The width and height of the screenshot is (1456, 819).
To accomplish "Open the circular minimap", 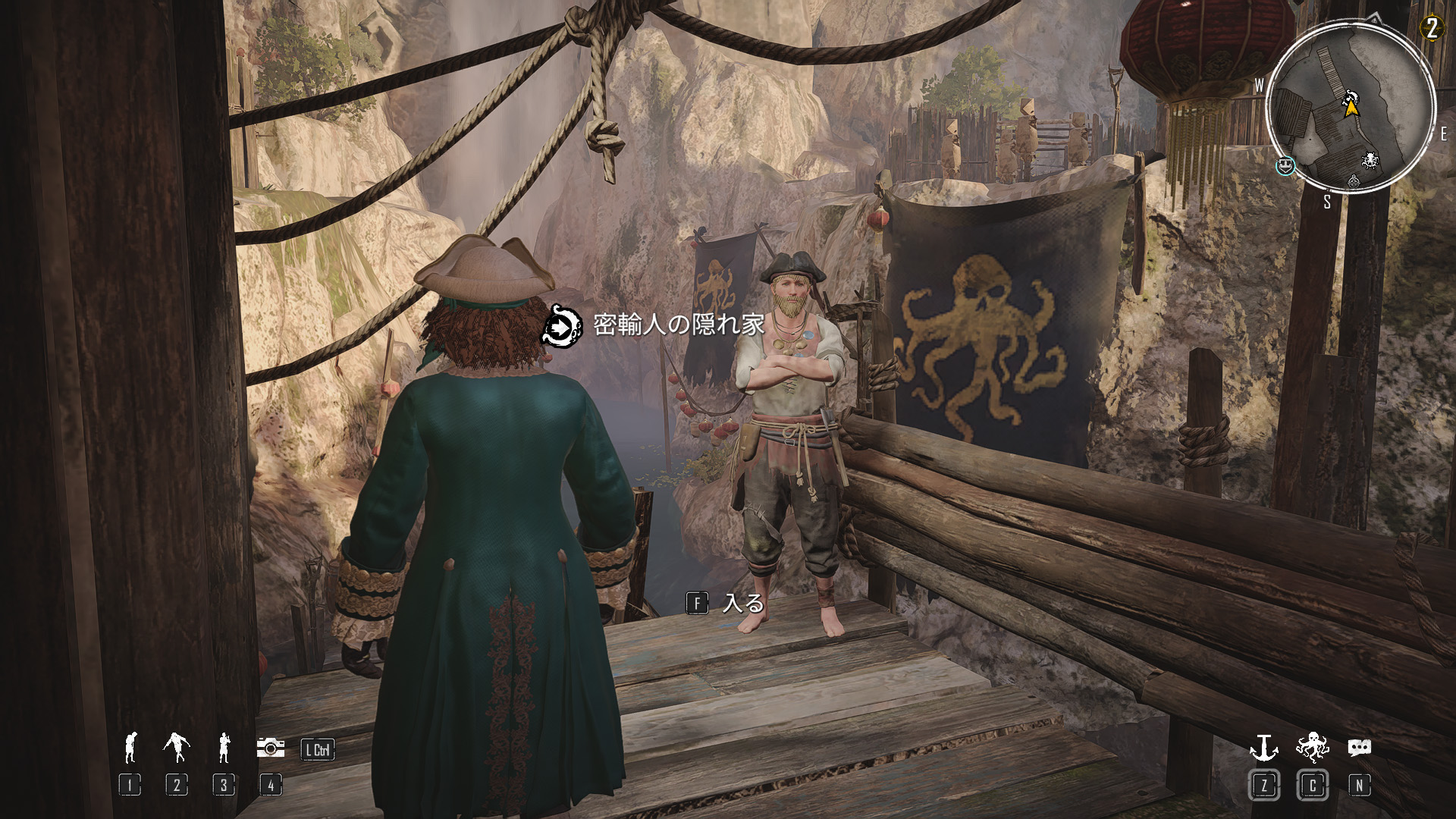I will (1351, 108).
